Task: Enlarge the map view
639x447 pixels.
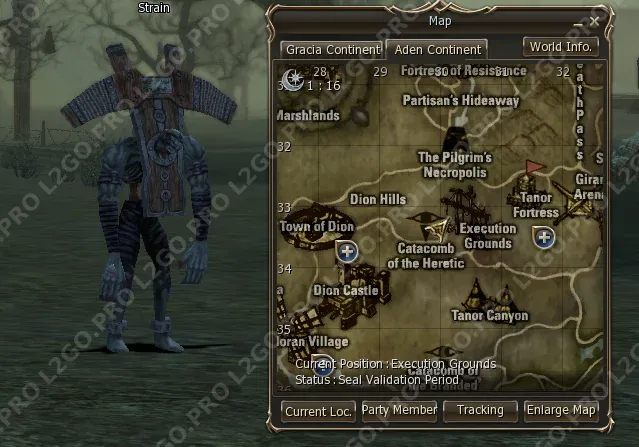Action: click(x=562, y=410)
